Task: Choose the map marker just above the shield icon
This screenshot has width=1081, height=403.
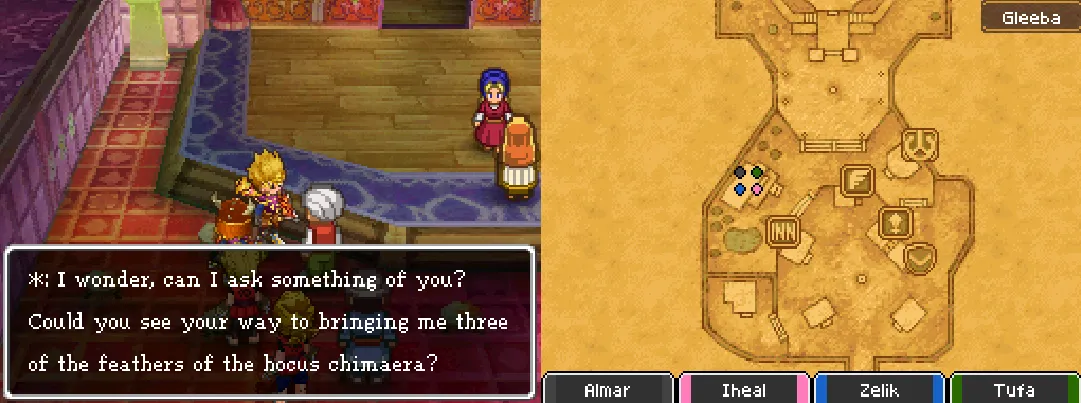Action: tap(894, 222)
